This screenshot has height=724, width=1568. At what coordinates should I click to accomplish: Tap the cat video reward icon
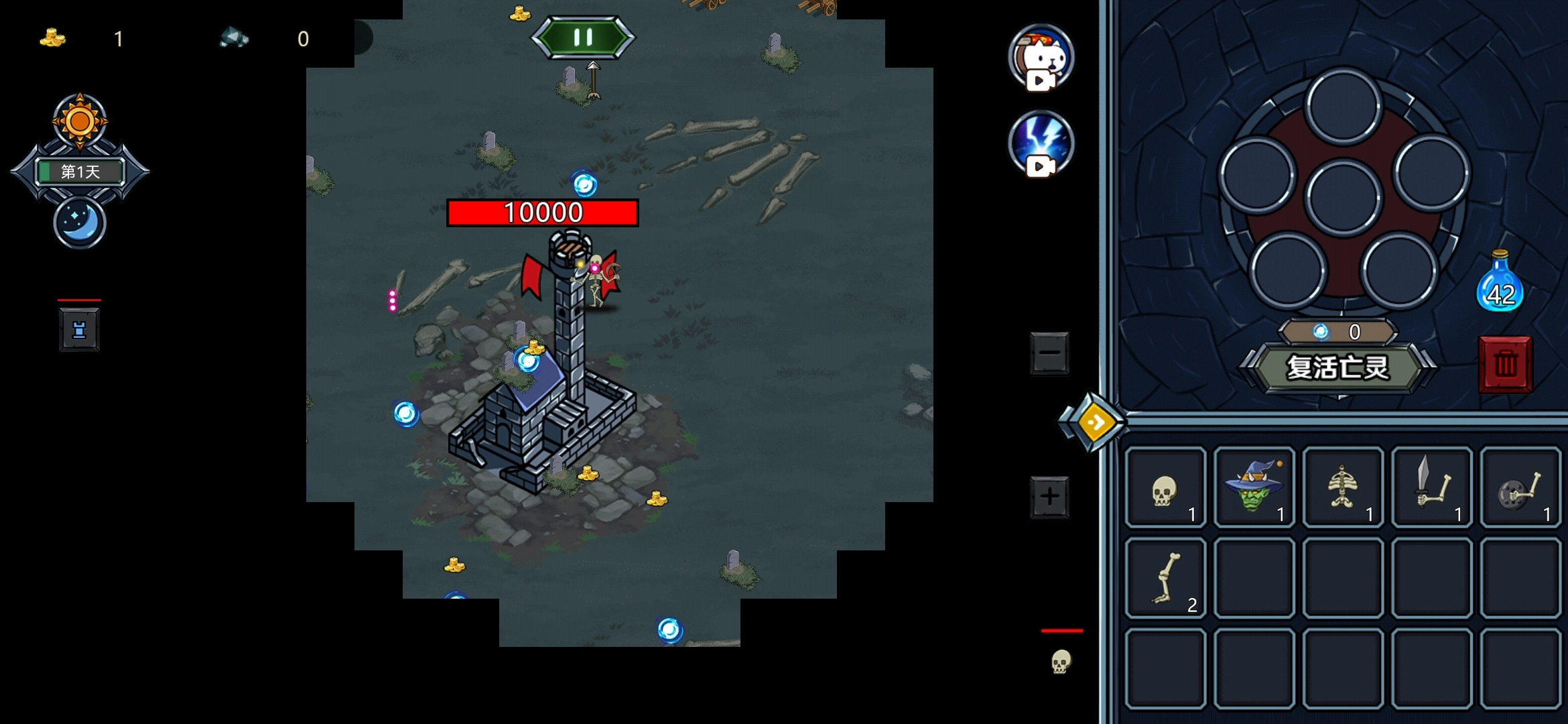tap(1041, 58)
